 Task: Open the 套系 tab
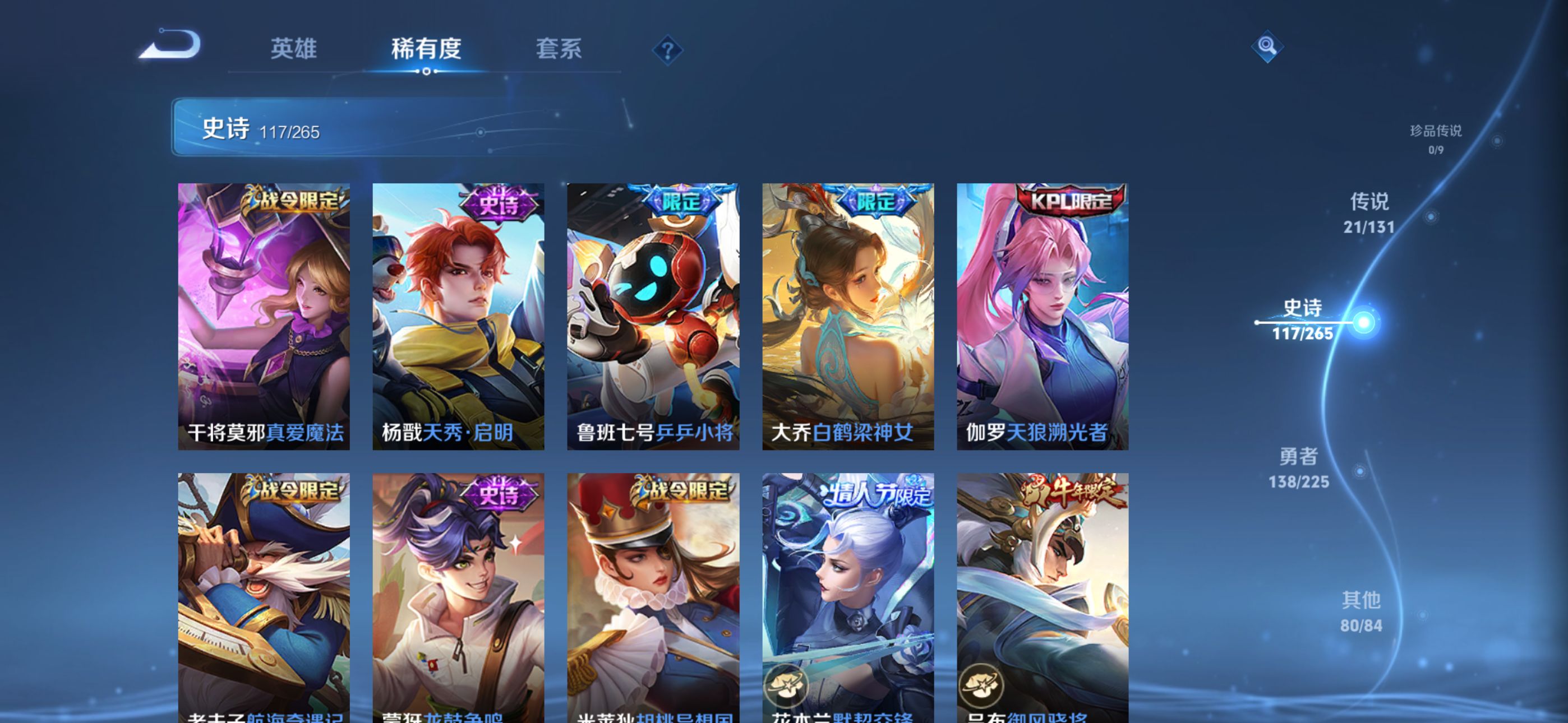[x=558, y=49]
